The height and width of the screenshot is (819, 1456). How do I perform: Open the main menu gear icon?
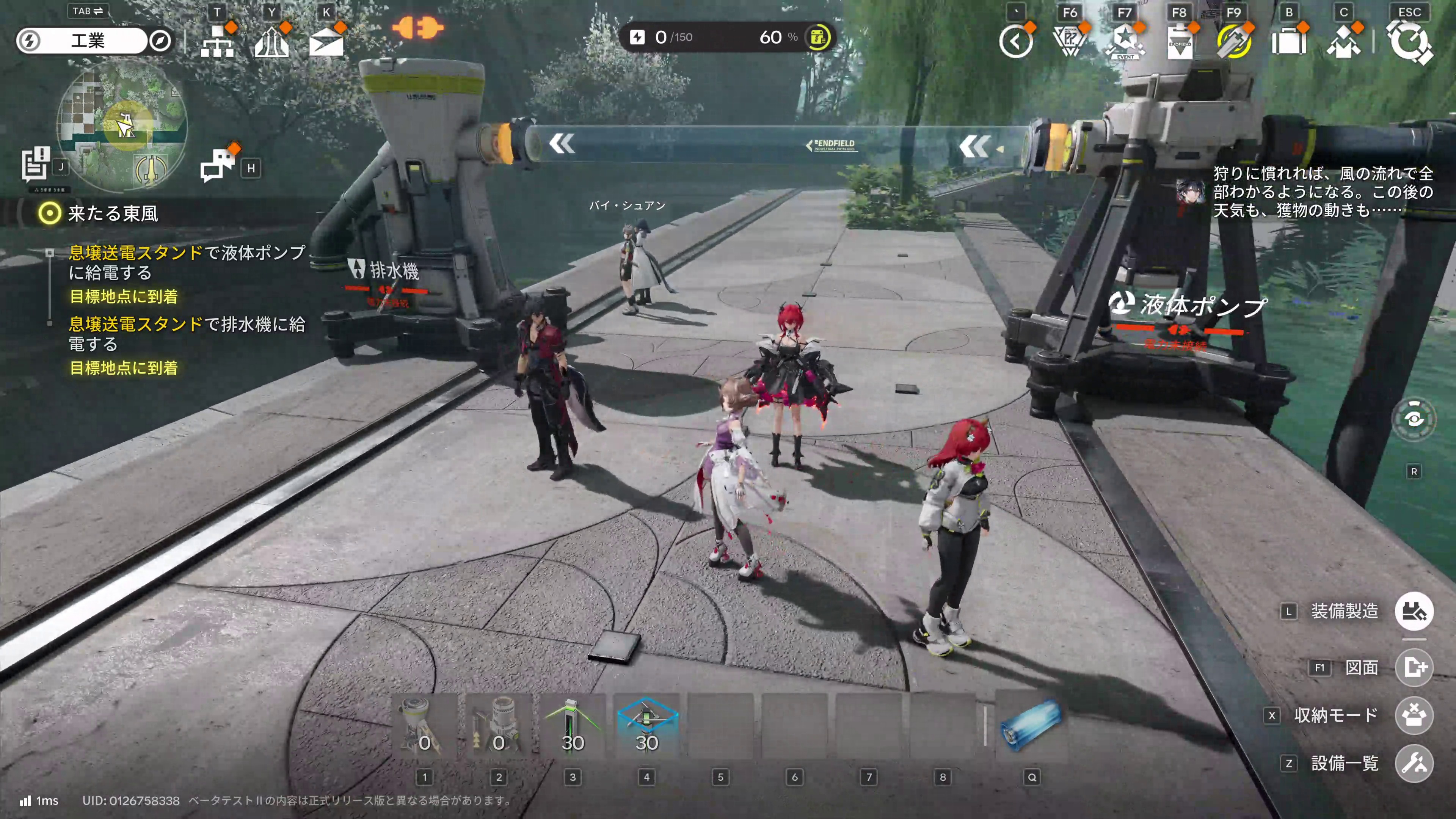click(1410, 41)
